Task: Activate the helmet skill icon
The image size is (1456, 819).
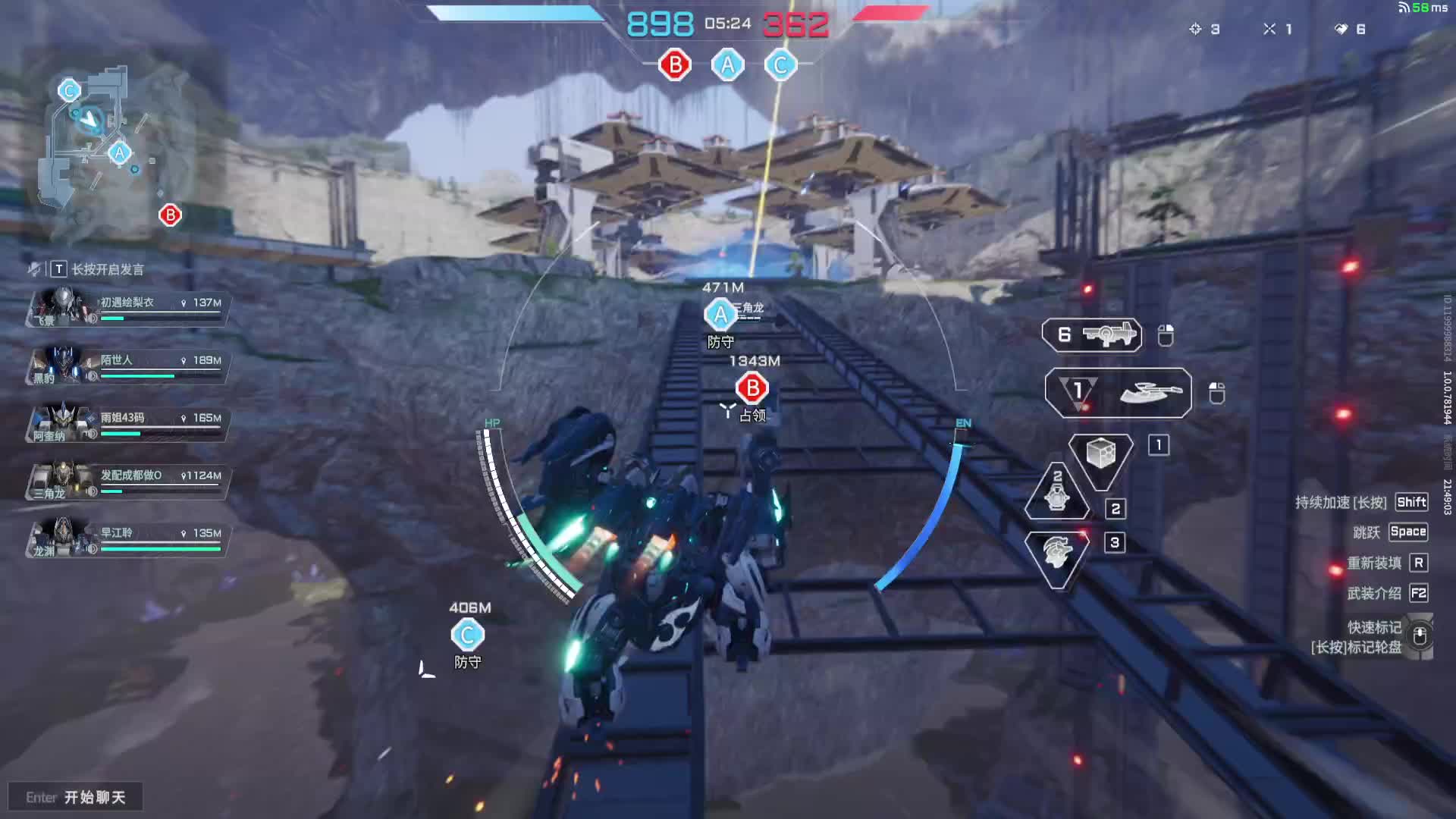Action: (x=1056, y=554)
